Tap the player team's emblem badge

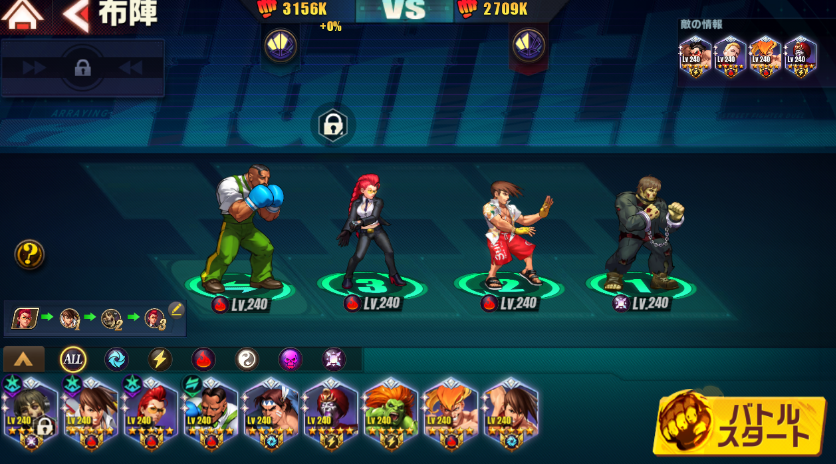click(x=279, y=45)
